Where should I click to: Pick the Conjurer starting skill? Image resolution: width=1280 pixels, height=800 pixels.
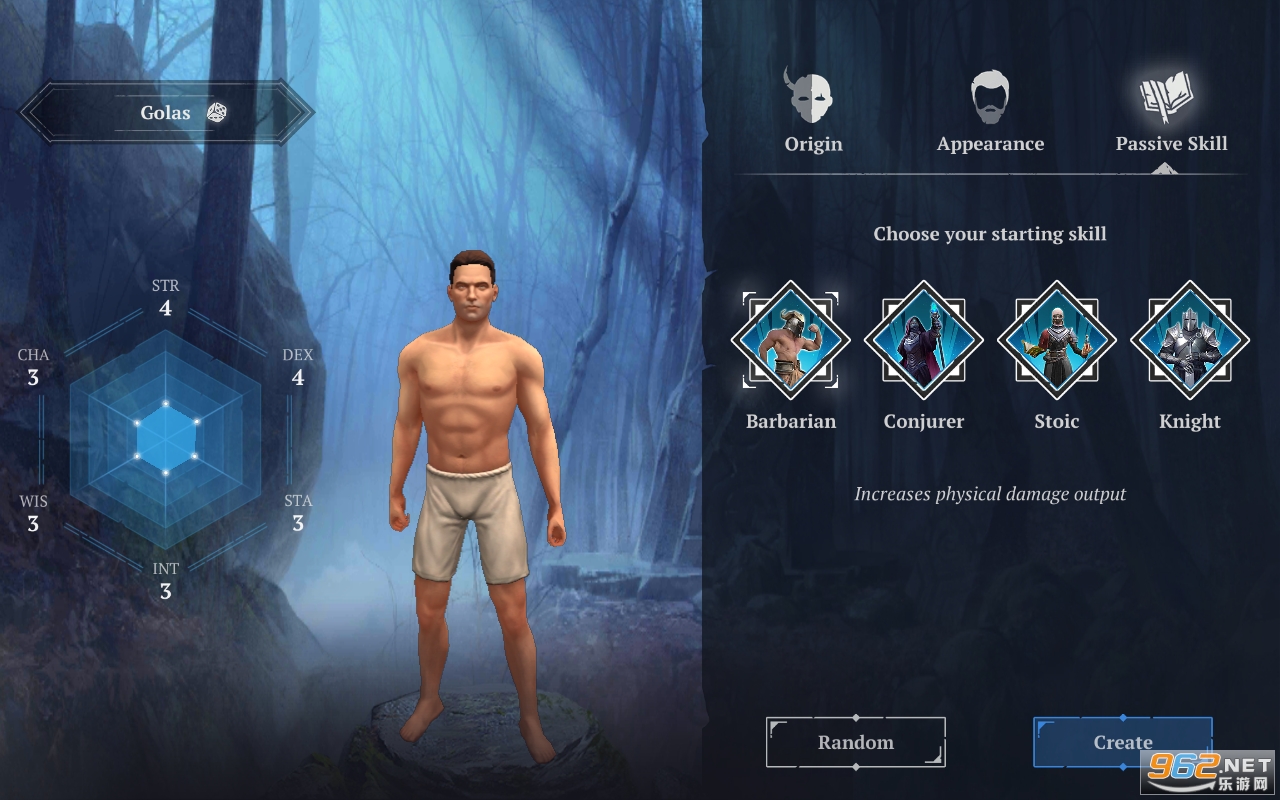pyautogui.click(x=924, y=340)
